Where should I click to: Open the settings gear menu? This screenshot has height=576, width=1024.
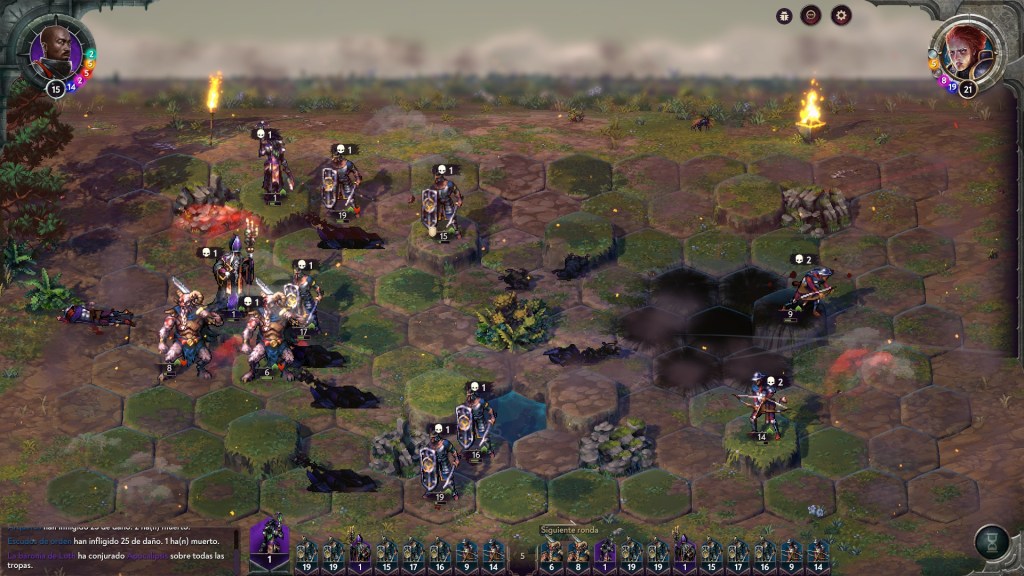(x=841, y=15)
